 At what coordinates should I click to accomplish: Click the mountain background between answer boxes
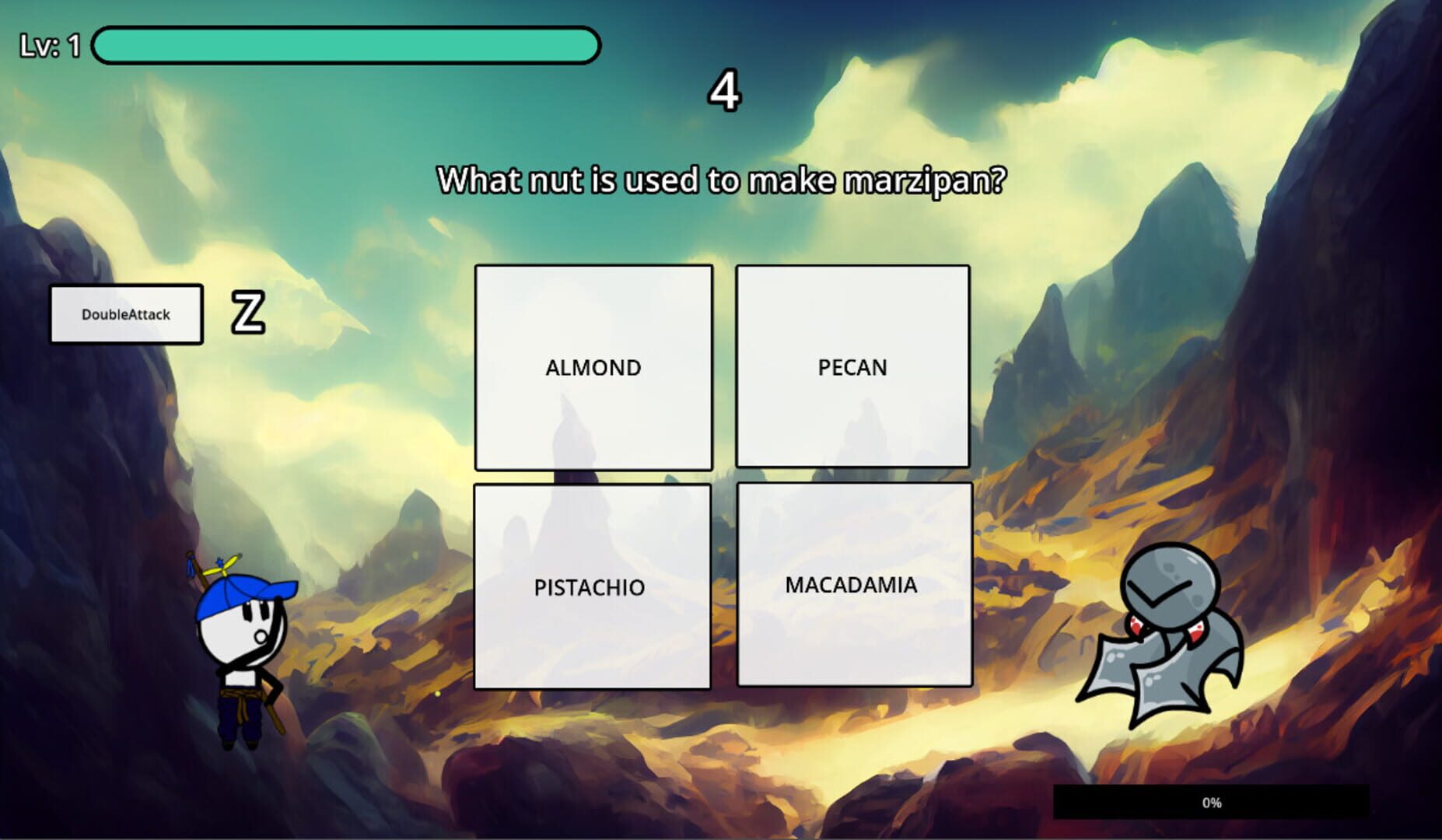point(724,474)
